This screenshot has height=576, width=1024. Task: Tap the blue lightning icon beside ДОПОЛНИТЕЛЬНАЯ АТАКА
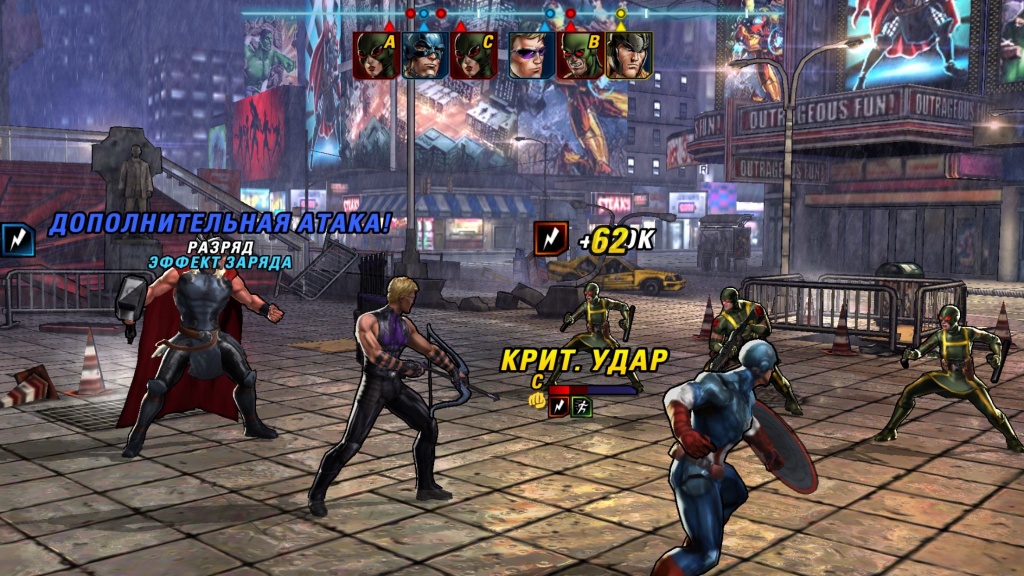coord(18,238)
